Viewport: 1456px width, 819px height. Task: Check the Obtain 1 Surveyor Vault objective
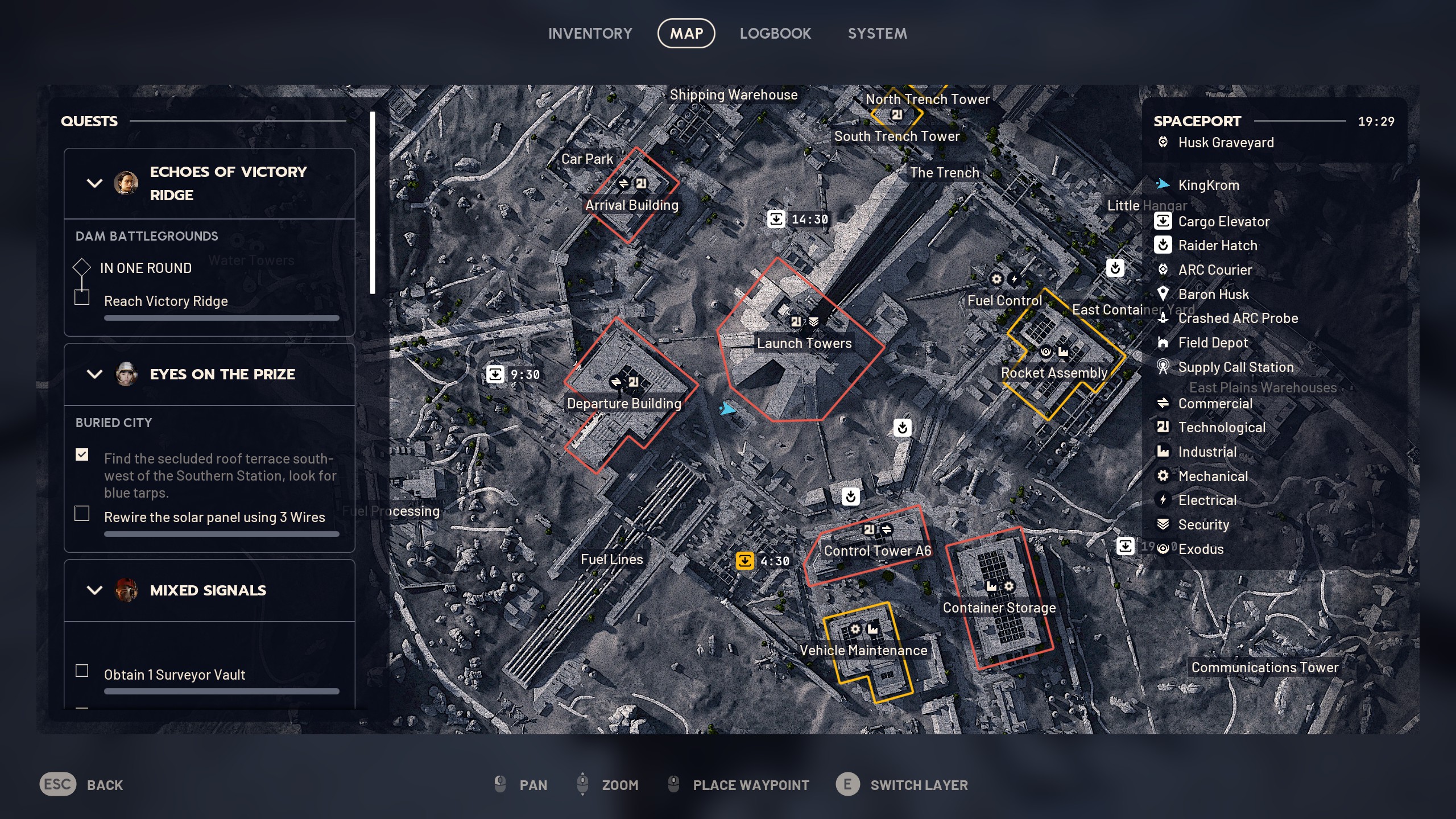[x=82, y=671]
